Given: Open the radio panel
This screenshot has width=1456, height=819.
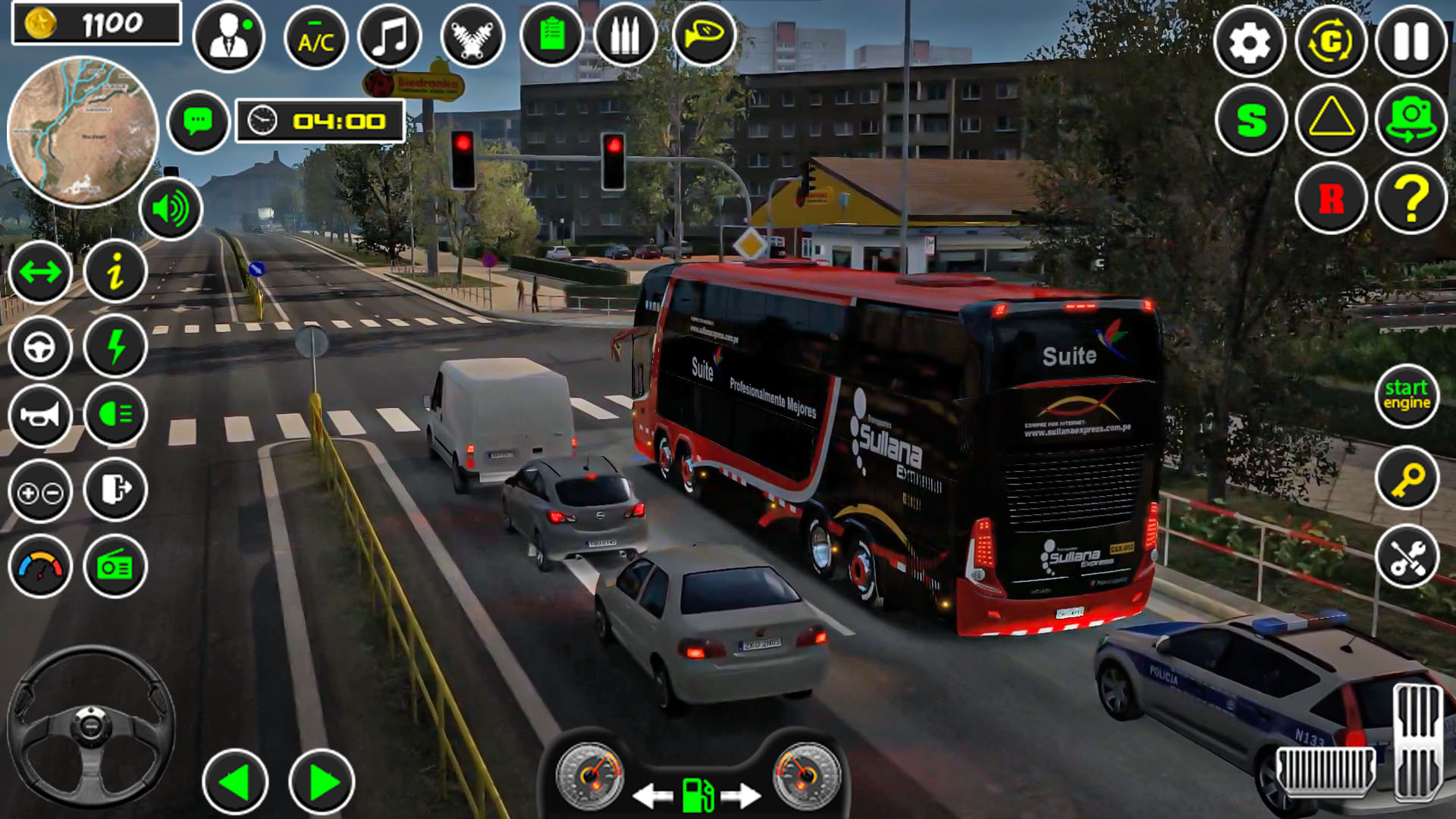Looking at the screenshot, I should pyautogui.click(x=114, y=566).
